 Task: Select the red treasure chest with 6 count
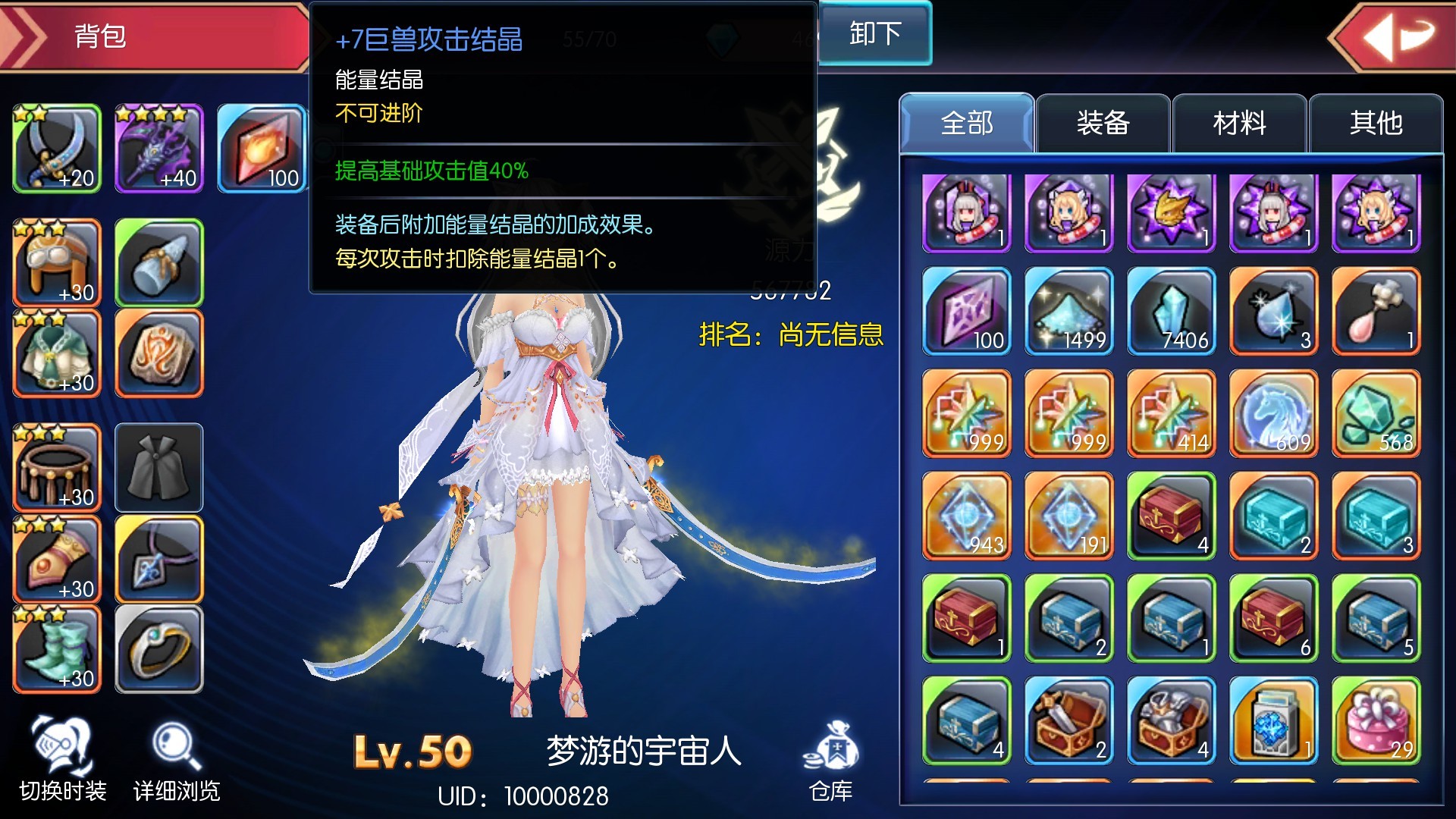click(1272, 618)
